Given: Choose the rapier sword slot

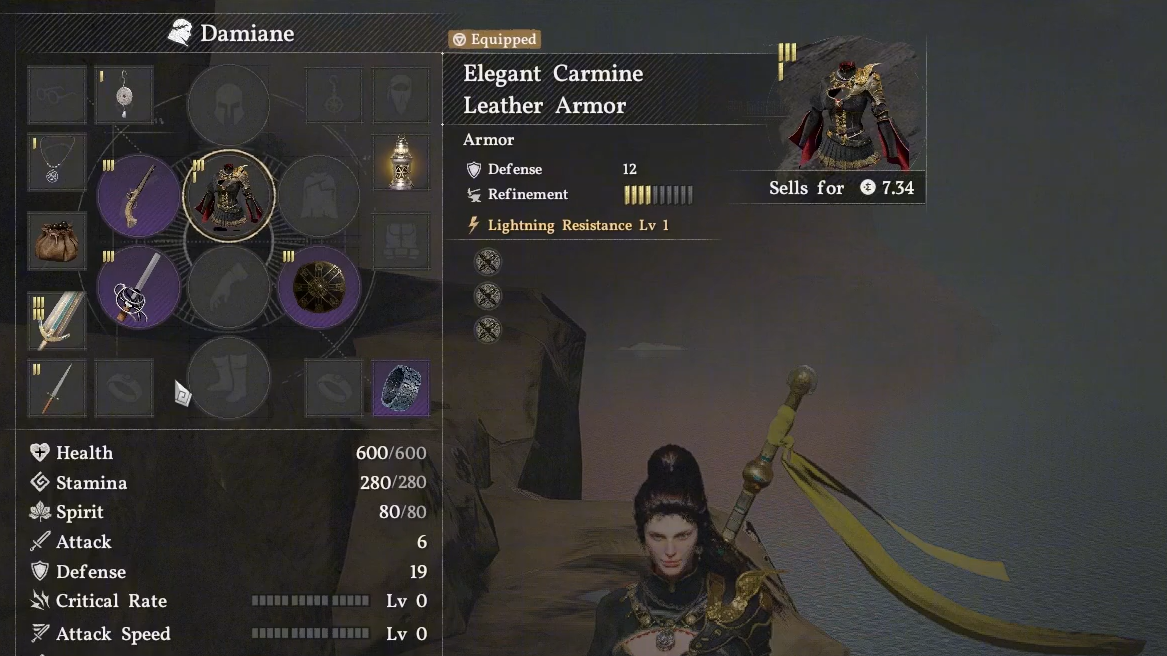Looking at the screenshot, I should pyautogui.click(x=138, y=288).
